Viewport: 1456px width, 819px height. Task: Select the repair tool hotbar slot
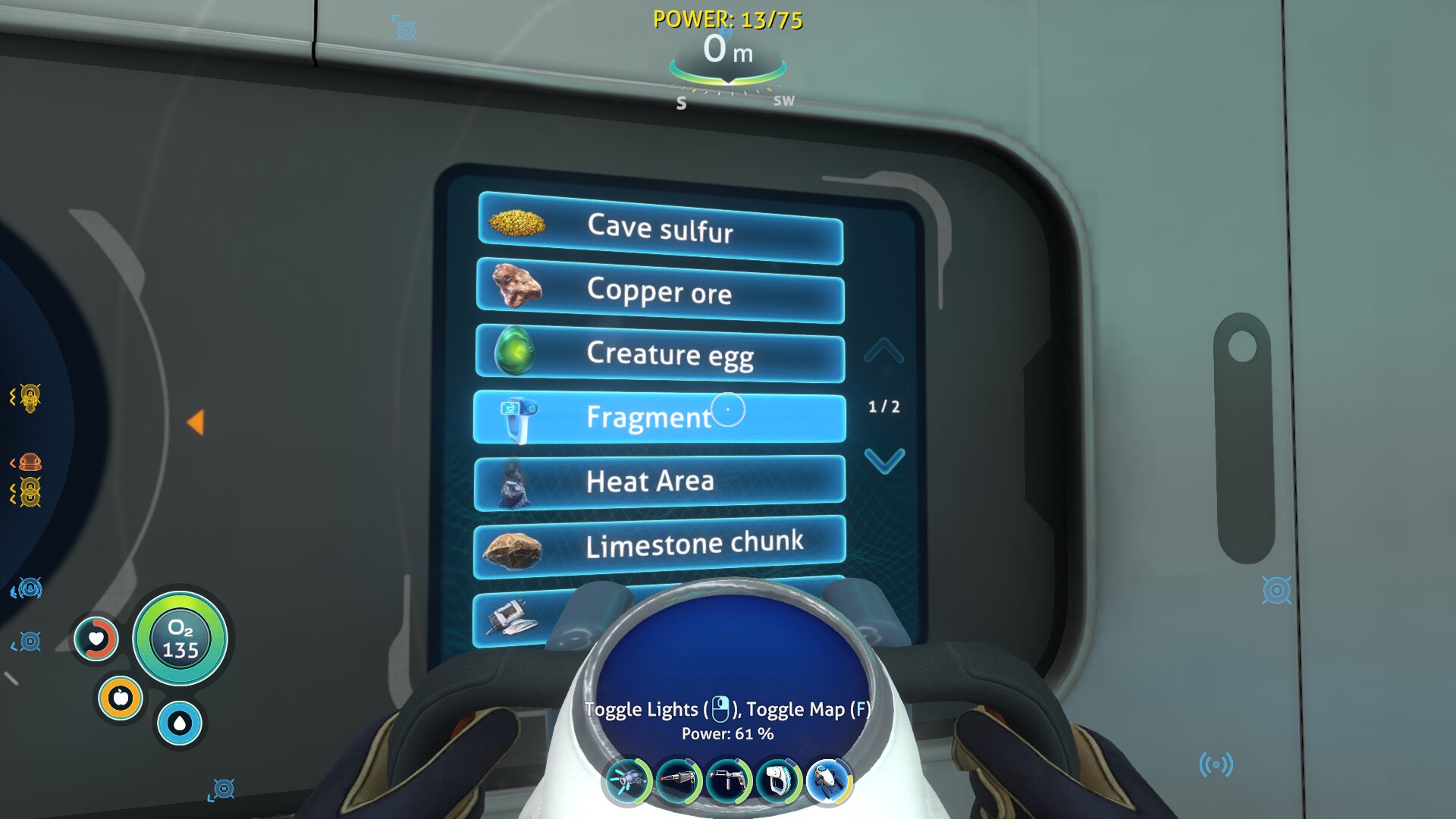click(729, 780)
